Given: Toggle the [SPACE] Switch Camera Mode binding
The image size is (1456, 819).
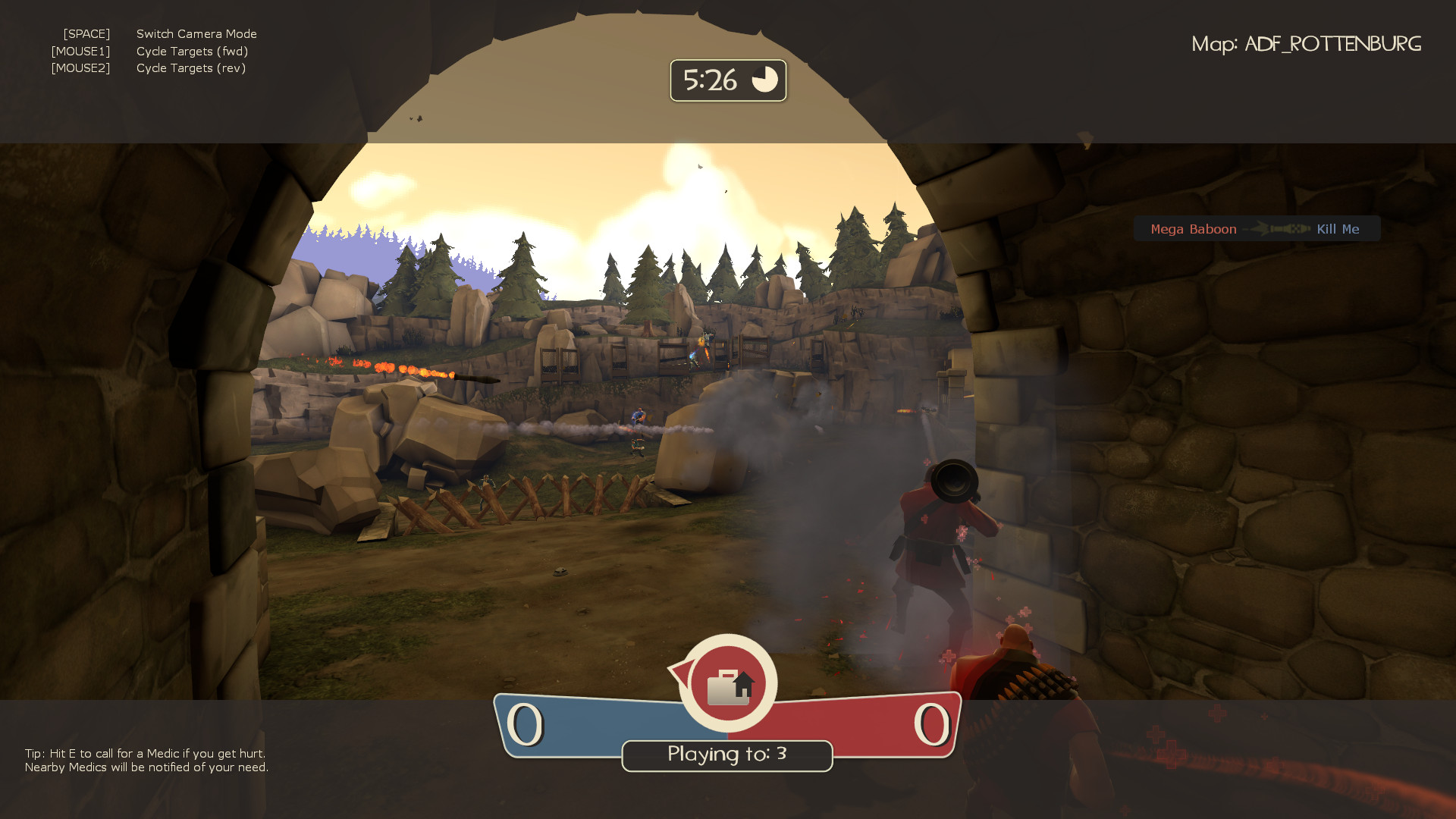Looking at the screenshot, I should coord(159,33).
